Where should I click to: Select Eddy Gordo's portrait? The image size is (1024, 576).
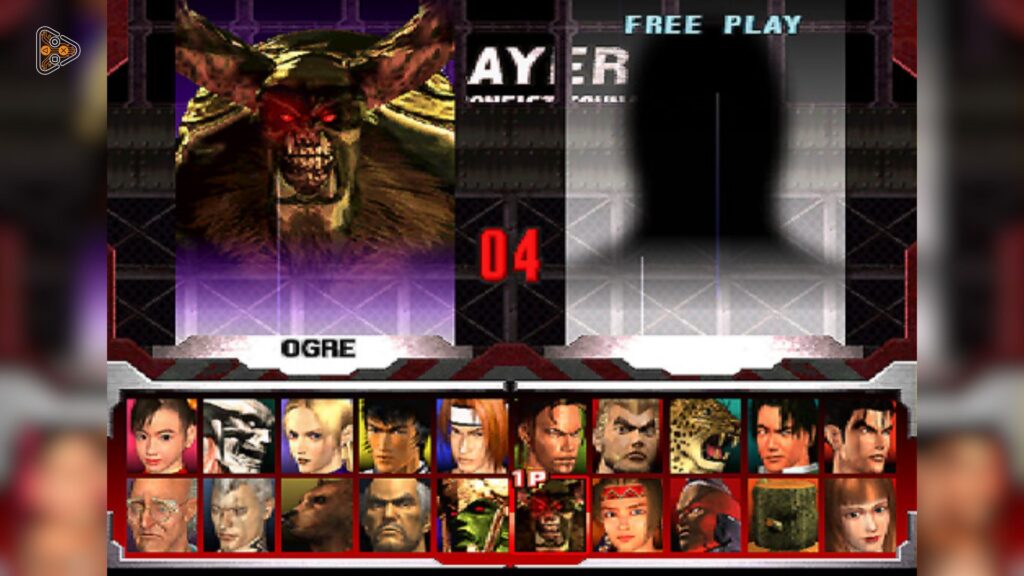(549, 435)
